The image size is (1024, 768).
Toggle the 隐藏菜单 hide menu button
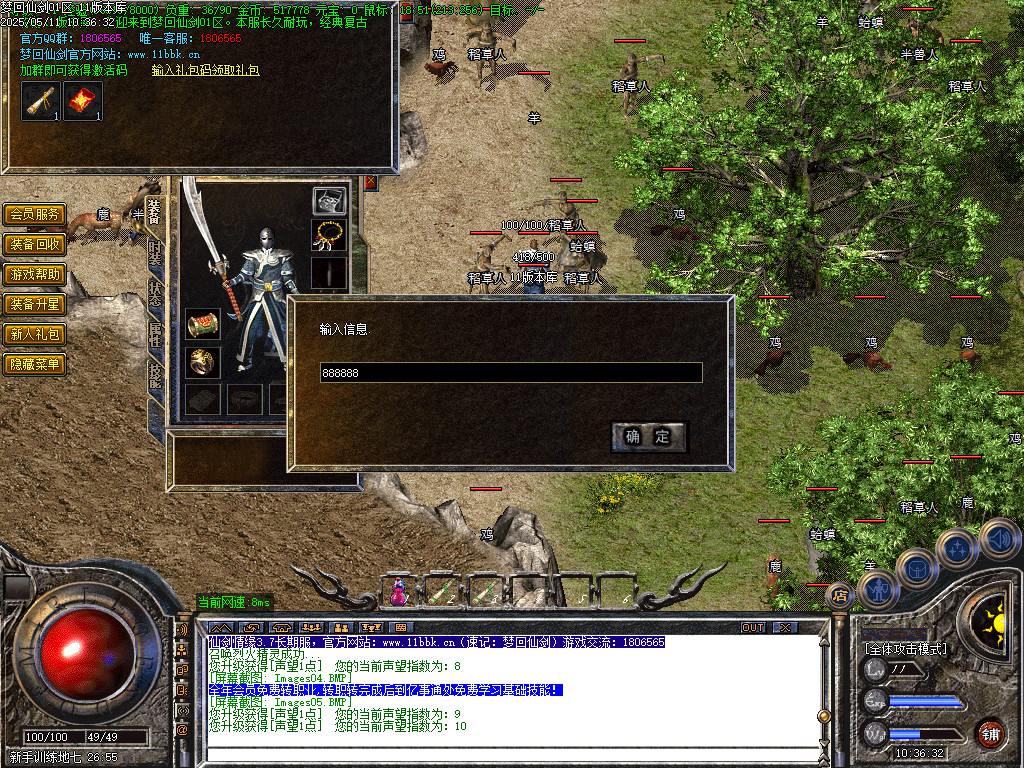point(35,365)
